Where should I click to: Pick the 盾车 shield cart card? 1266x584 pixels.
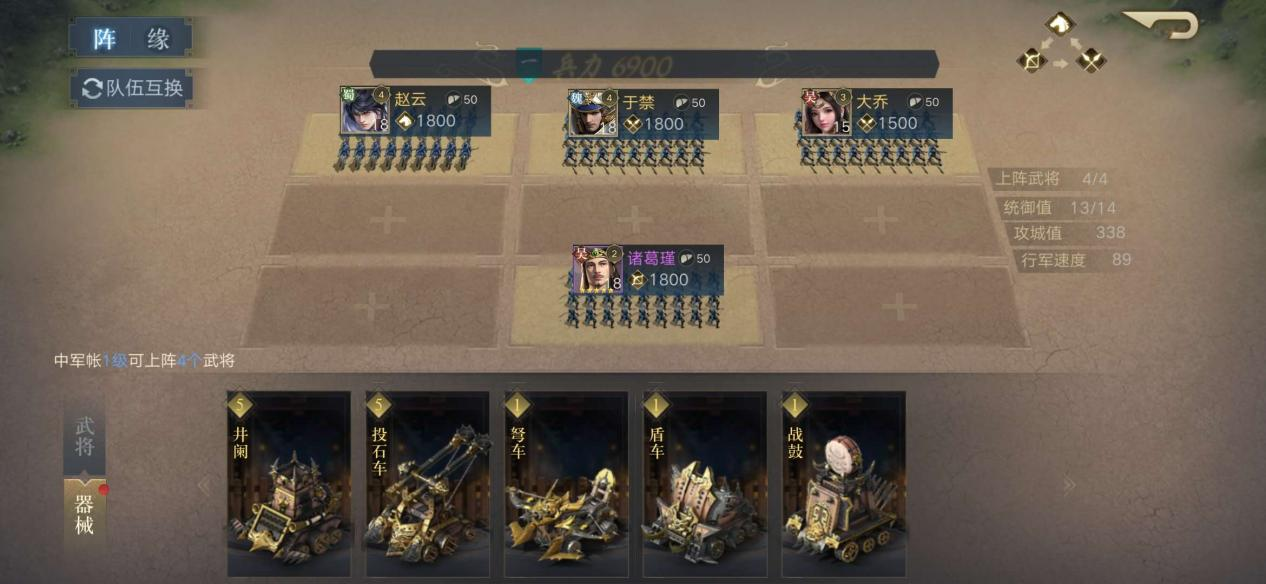tap(705, 484)
